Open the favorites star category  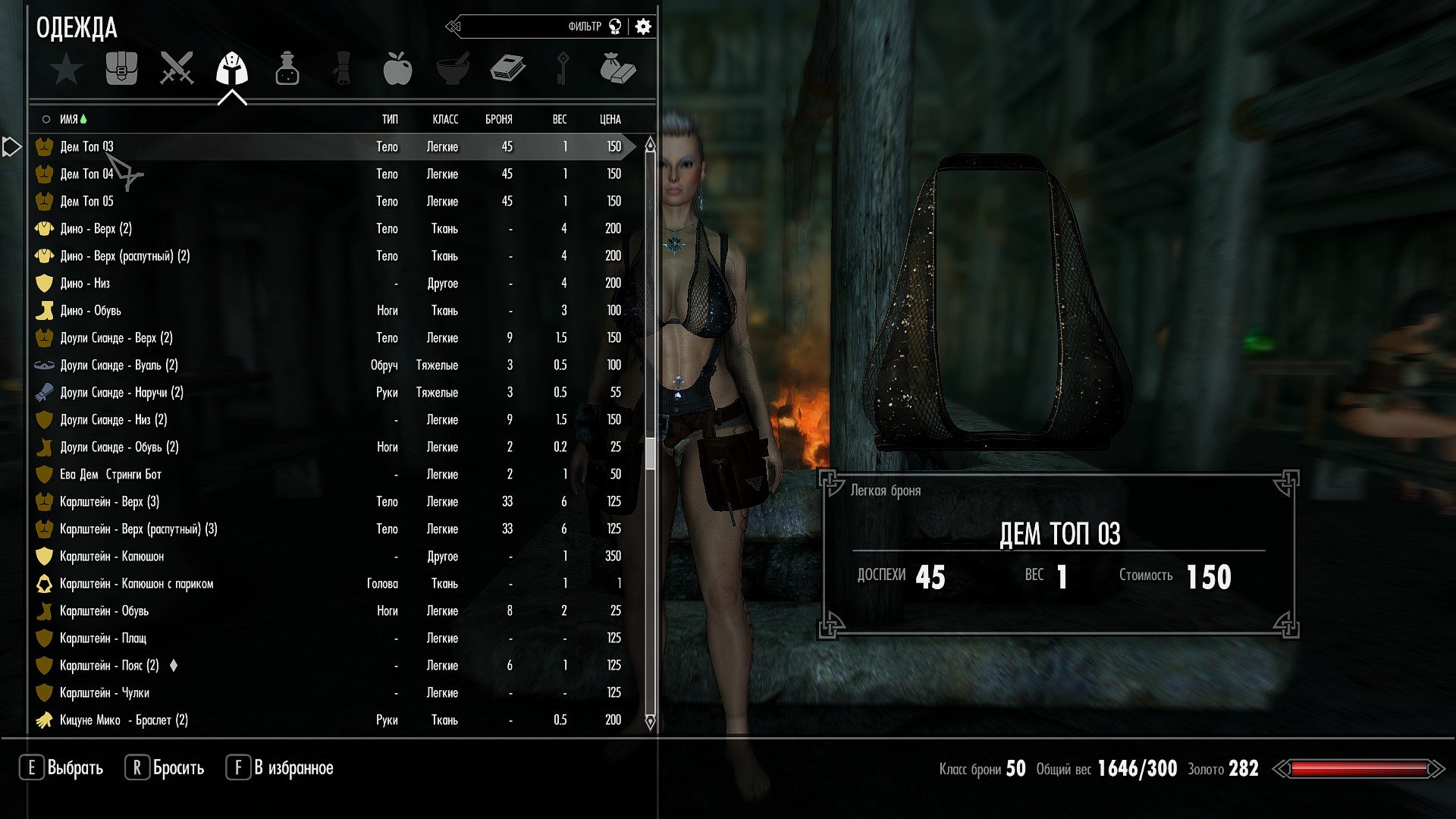67,70
